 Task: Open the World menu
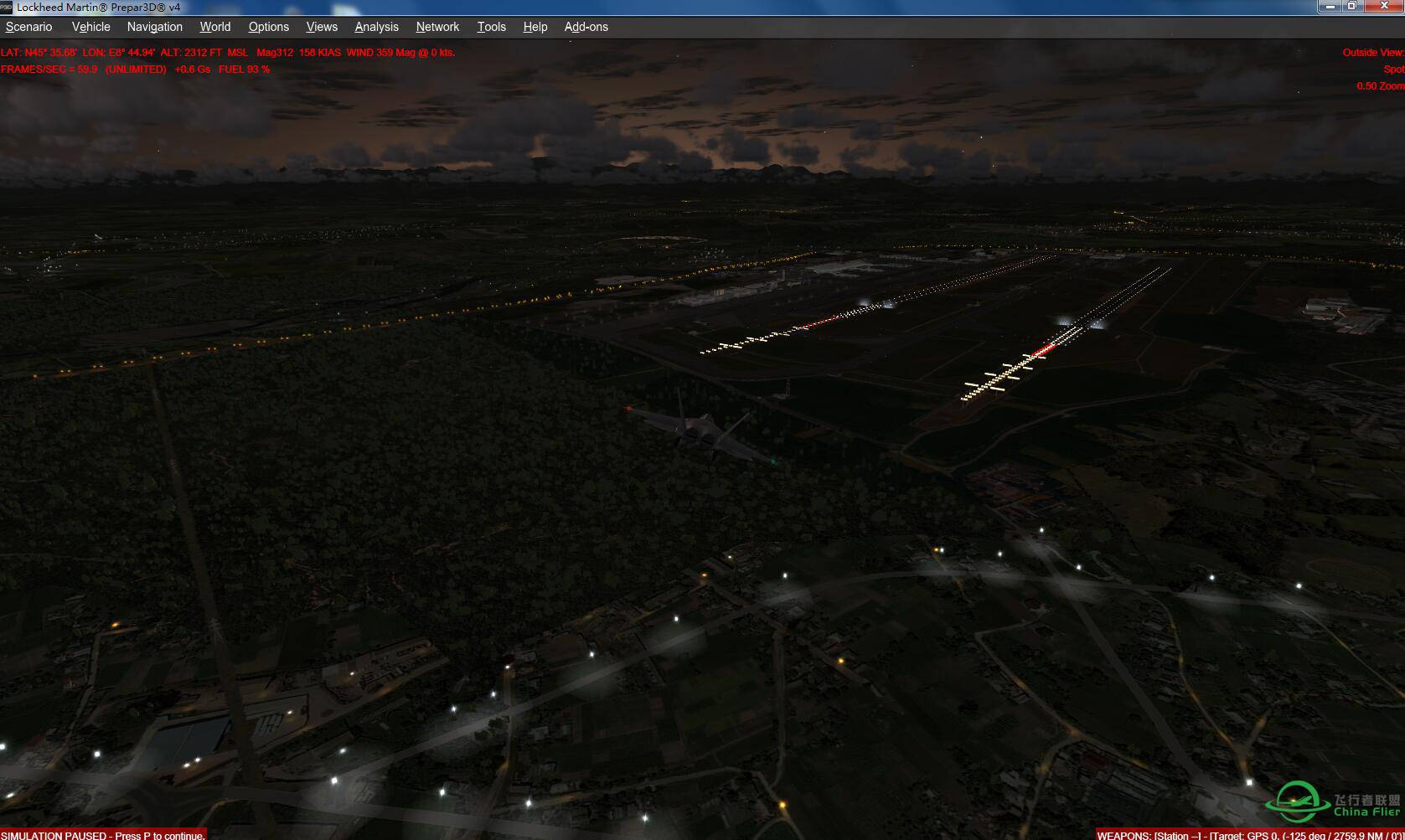[x=214, y=27]
